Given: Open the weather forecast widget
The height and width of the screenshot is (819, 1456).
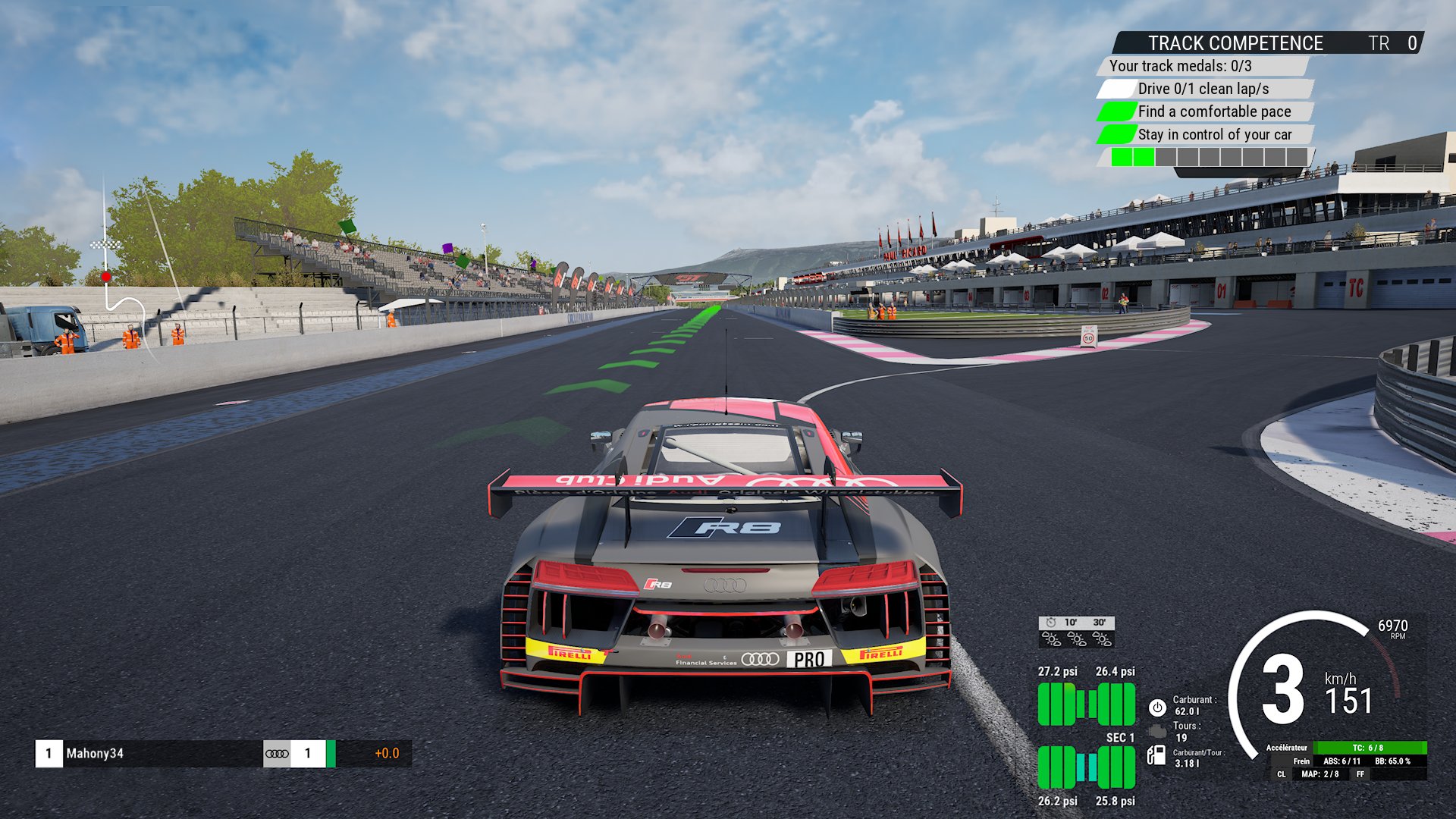Looking at the screenshot, I should tap(1076, 632).
